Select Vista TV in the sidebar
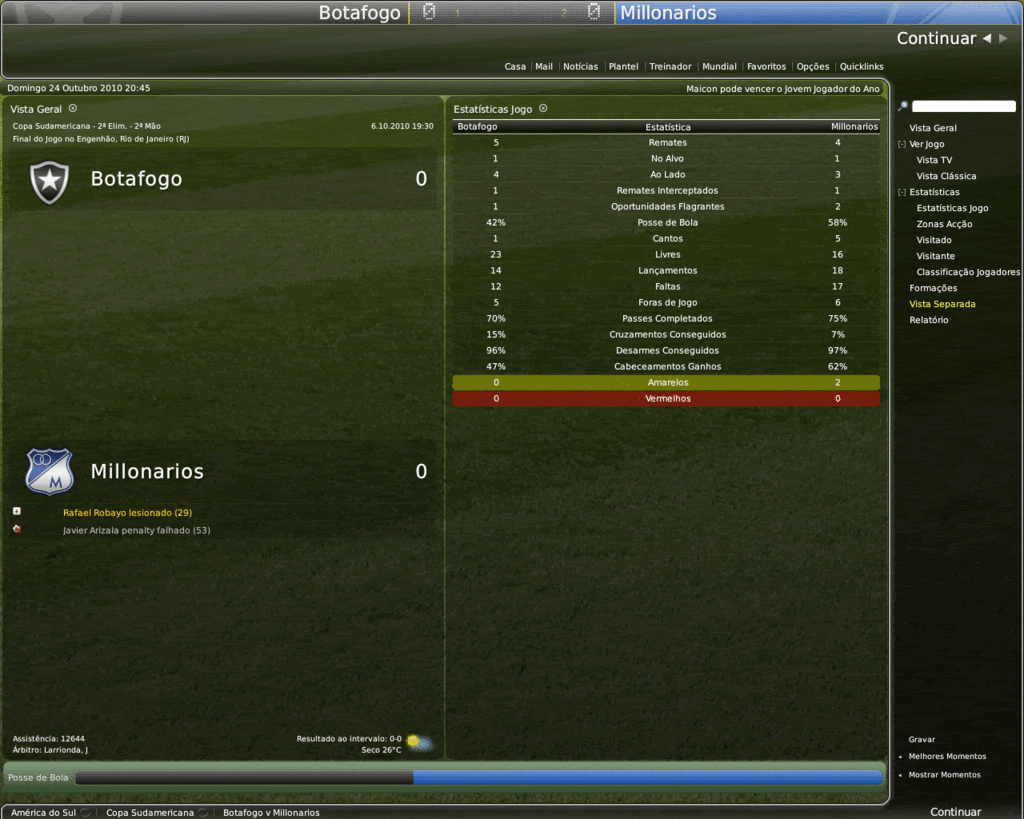This screenshot has width=1024, height=819. [934, 160]
